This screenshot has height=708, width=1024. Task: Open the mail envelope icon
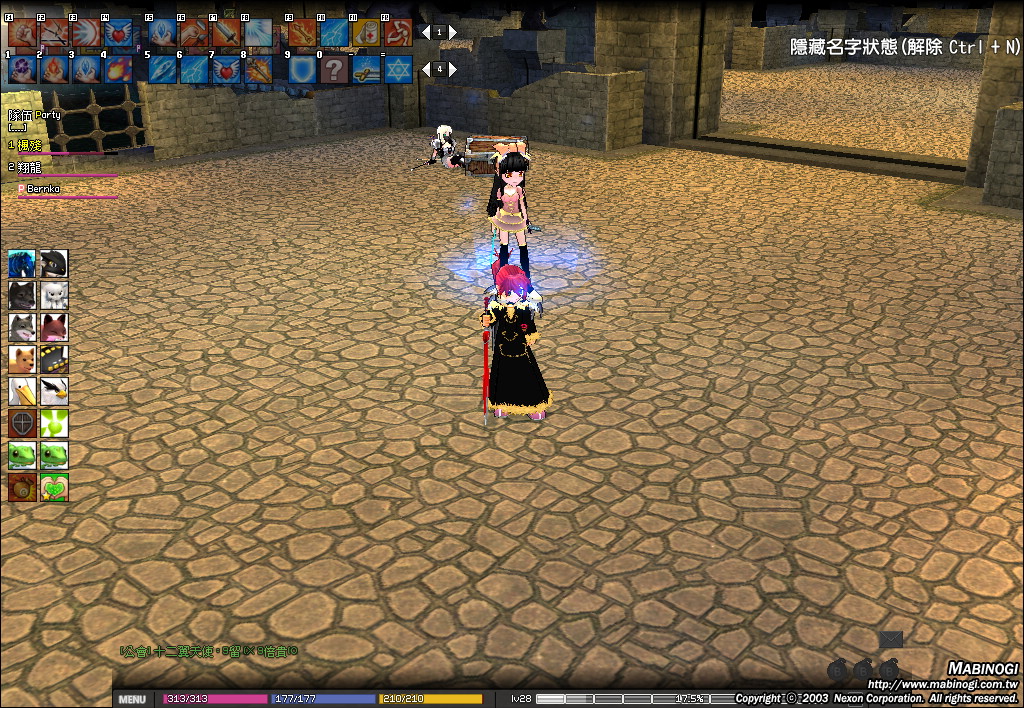coord(890,639)
